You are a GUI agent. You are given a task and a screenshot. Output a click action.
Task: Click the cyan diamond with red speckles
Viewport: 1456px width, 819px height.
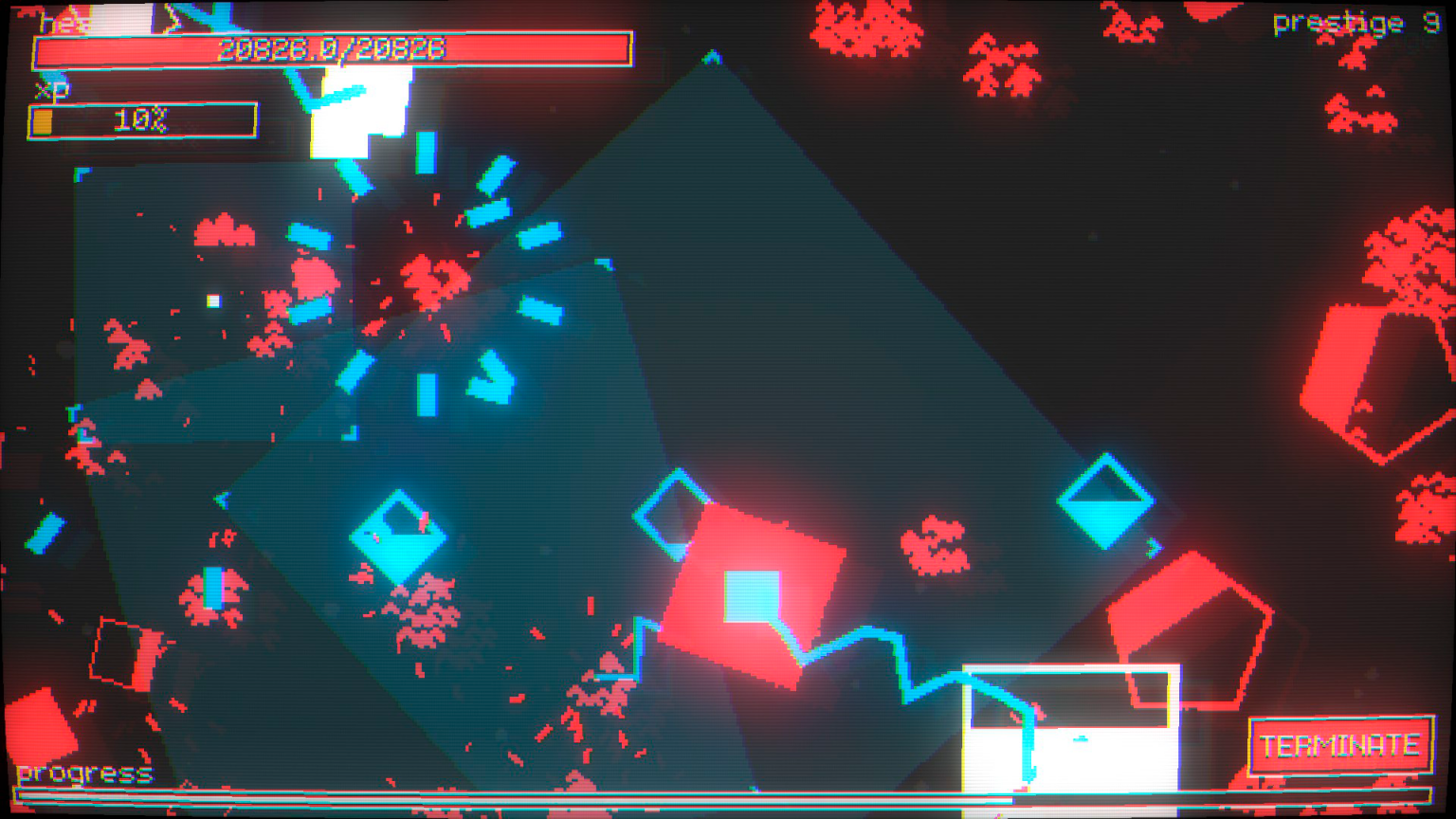click(x=396, y=536)
